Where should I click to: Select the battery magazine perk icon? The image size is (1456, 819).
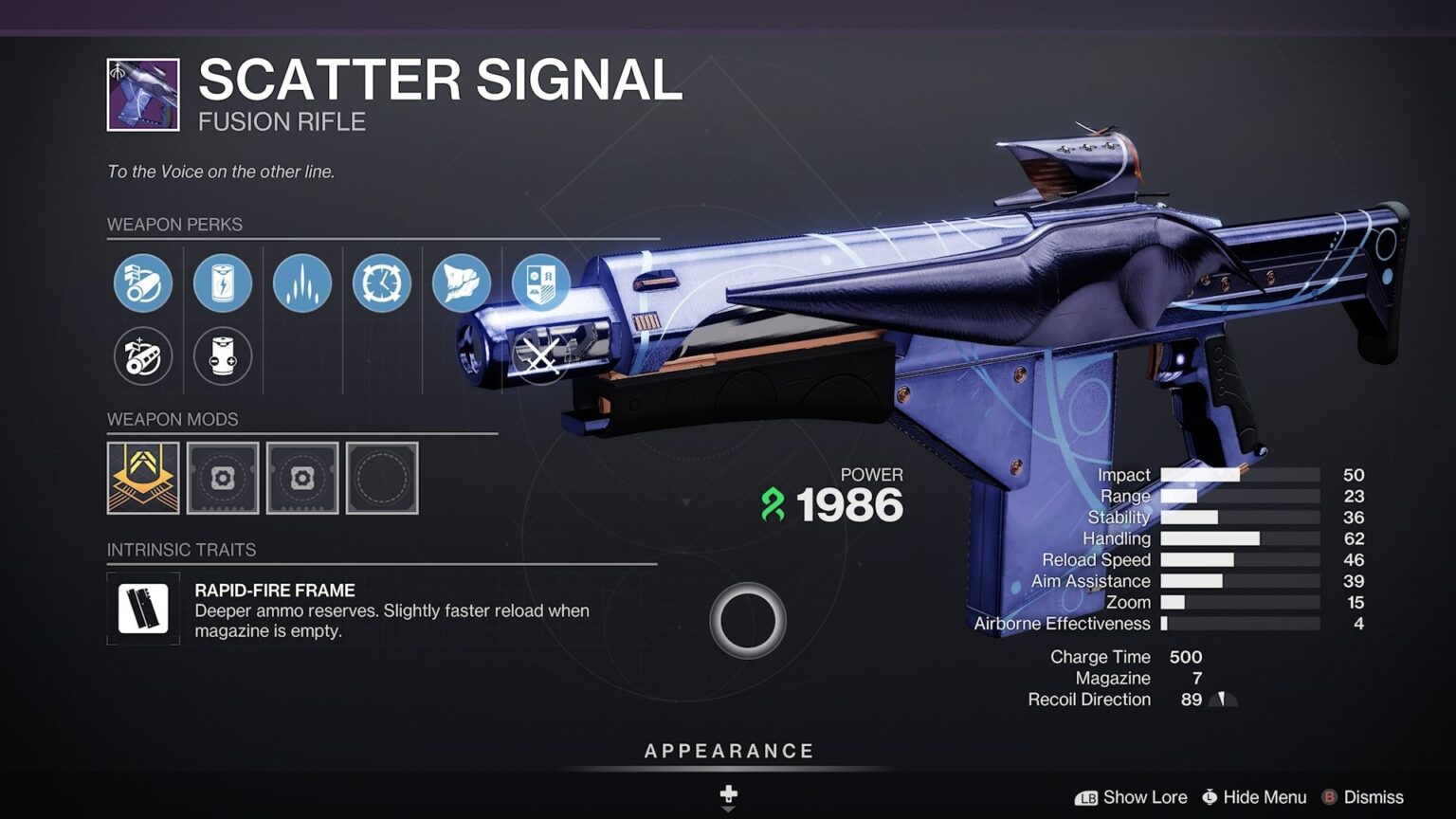coord(222,283)
